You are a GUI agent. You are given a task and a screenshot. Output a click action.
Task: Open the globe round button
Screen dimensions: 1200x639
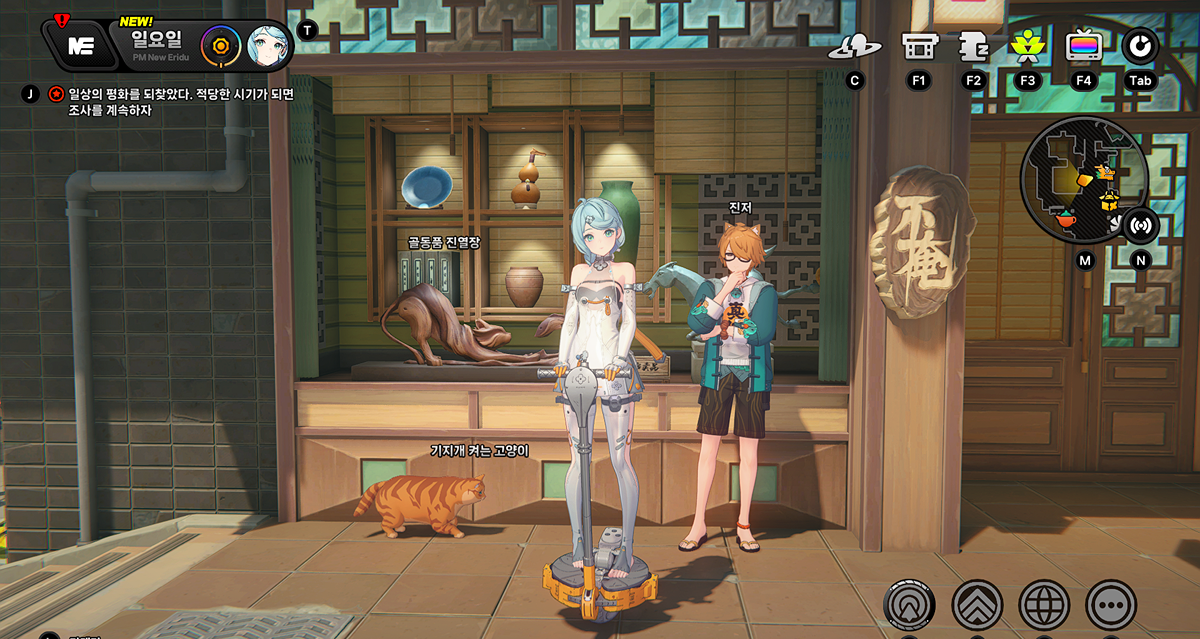[1044, 604]
